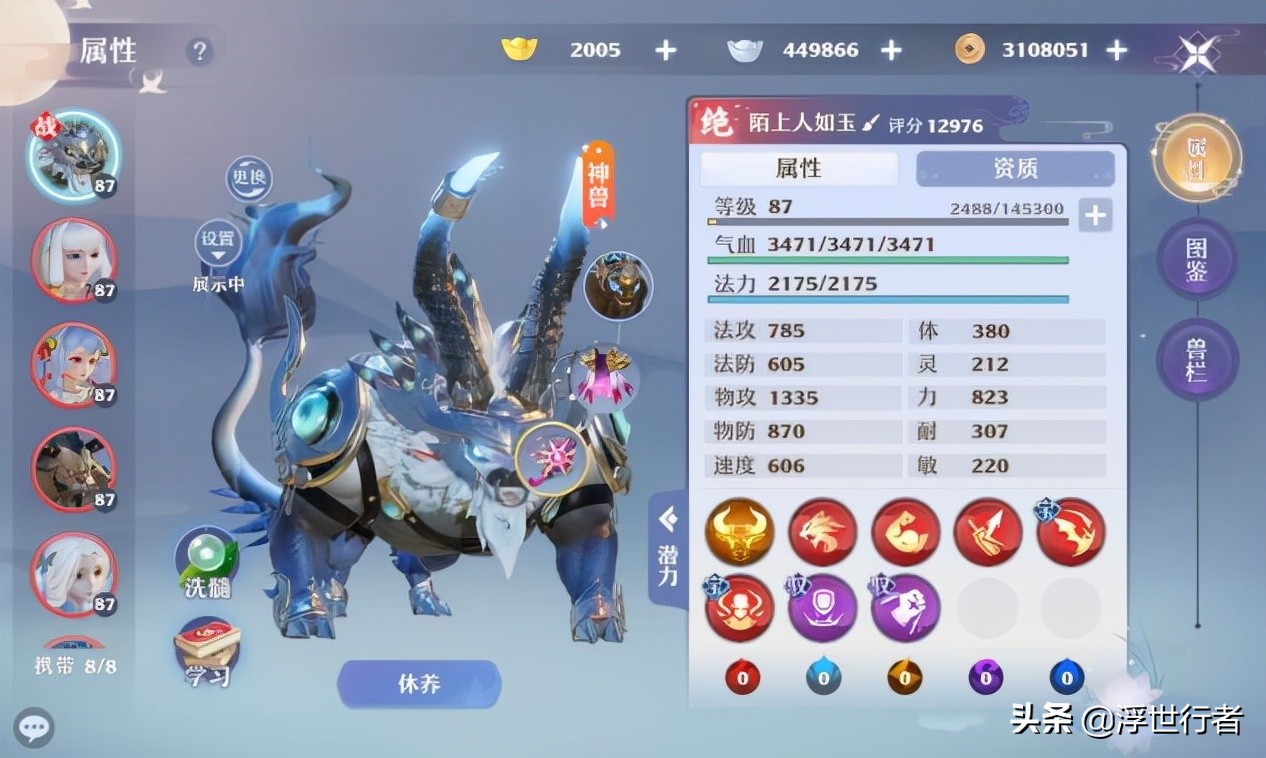Add gold ingots with plus button

point(666,50)
